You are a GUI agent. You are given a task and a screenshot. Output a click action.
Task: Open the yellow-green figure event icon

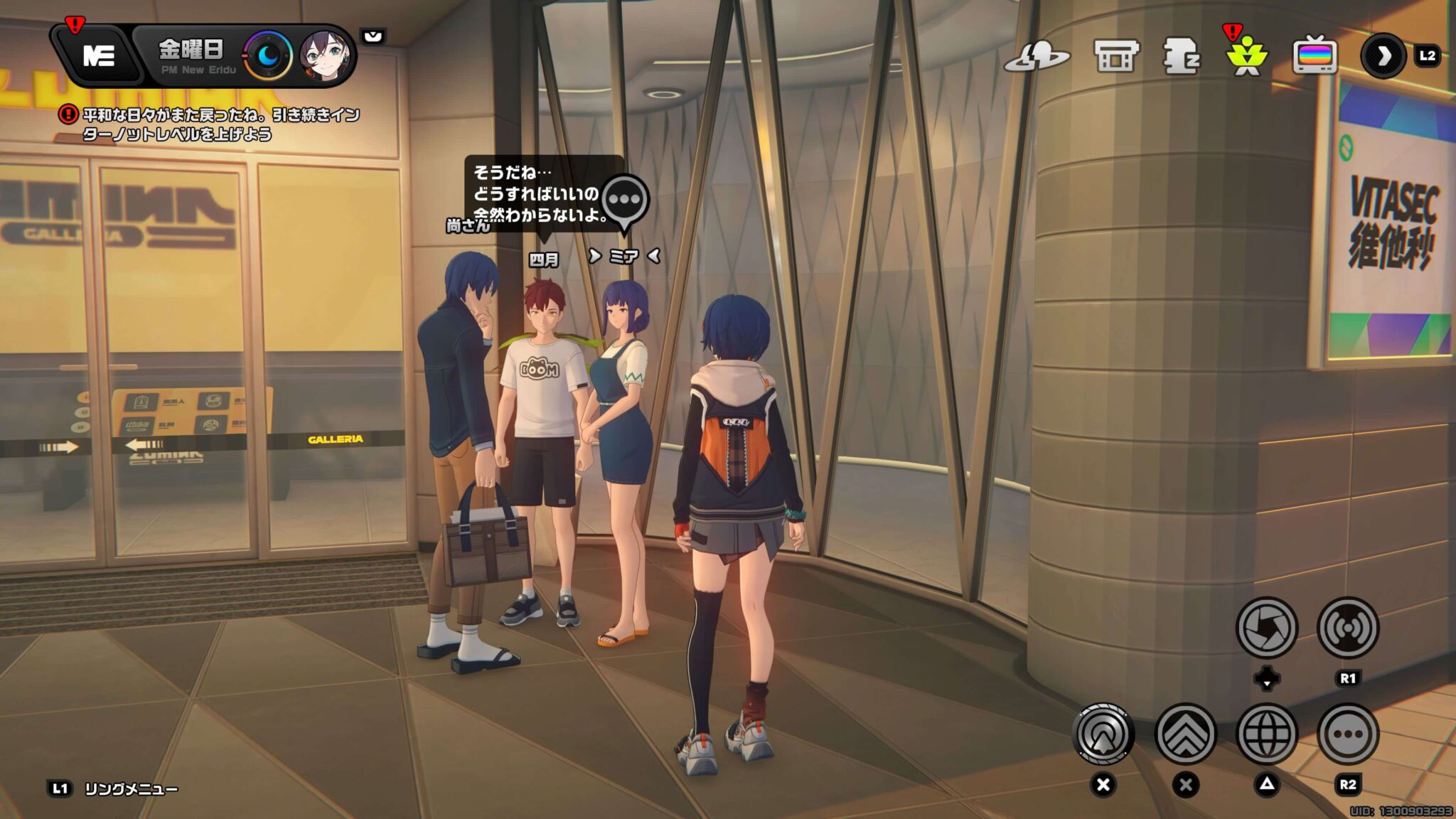click(x=1246, y=57)
